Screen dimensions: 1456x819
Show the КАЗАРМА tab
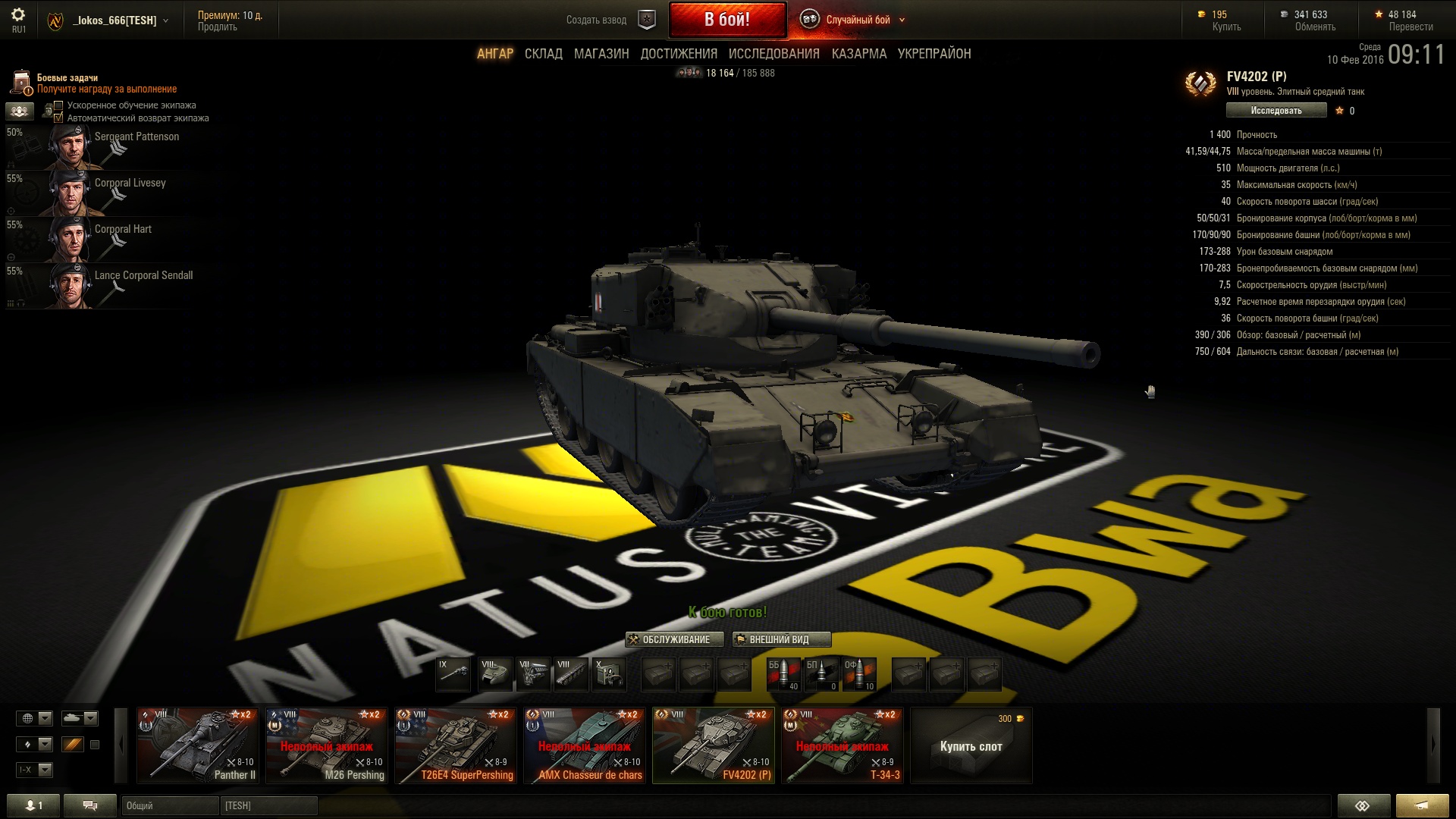click(858, 54)
